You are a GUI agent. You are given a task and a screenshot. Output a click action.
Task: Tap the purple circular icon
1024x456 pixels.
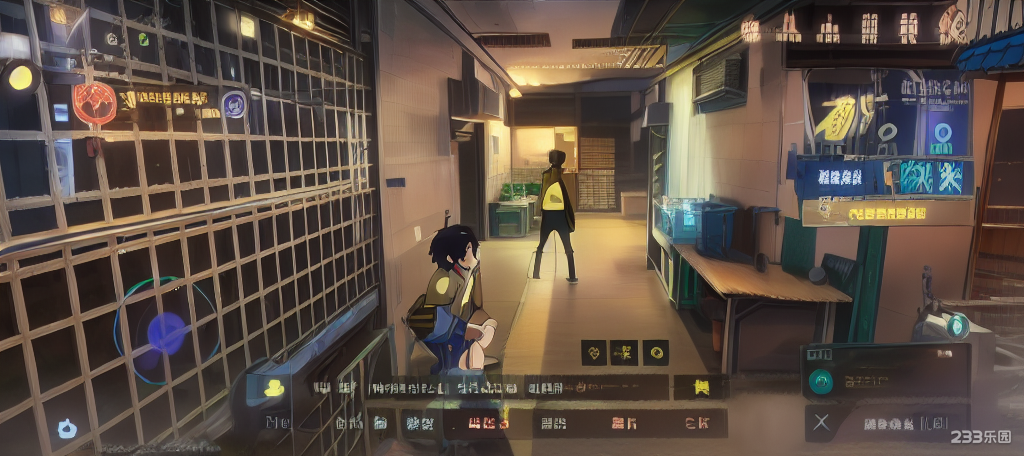pos(235,103)
